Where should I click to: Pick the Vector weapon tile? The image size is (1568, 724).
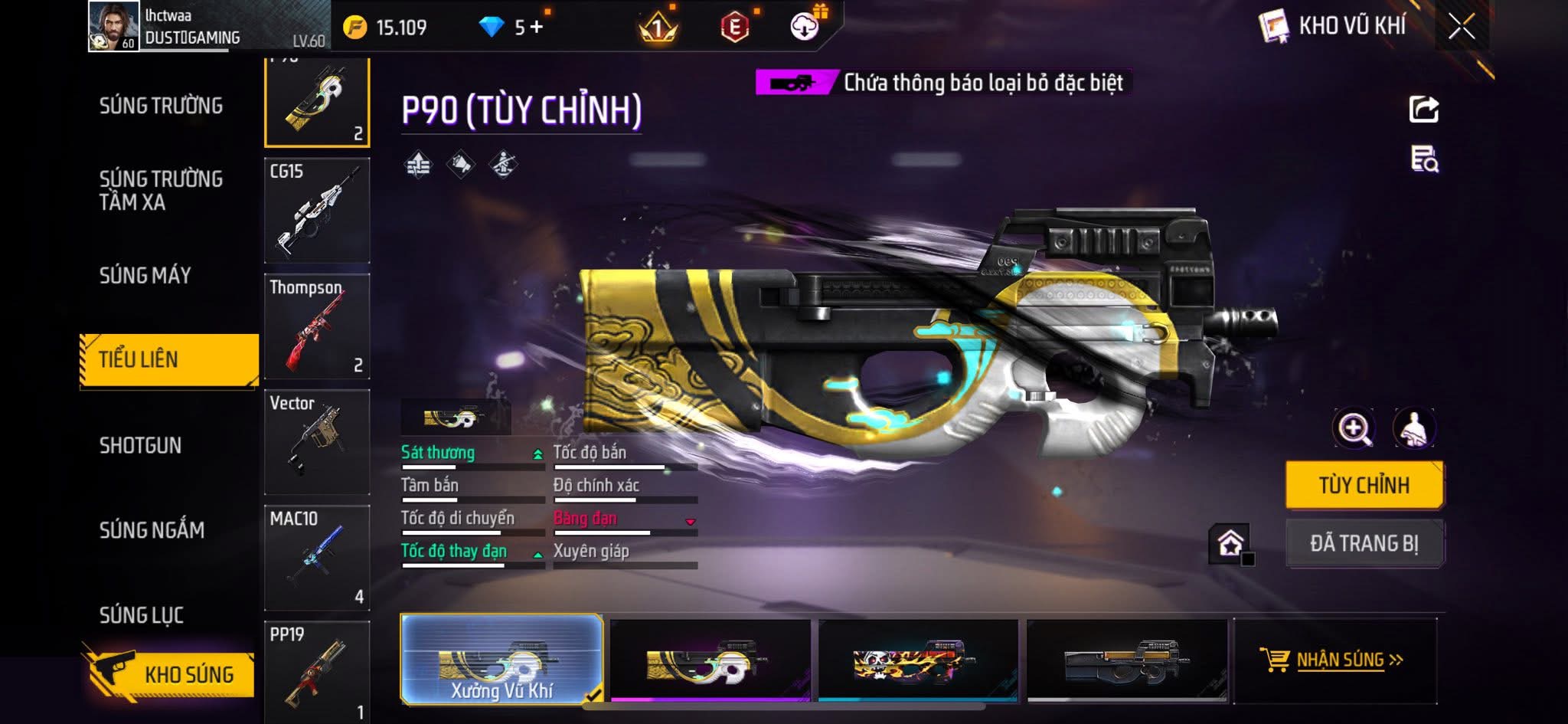tap(317, 442)
